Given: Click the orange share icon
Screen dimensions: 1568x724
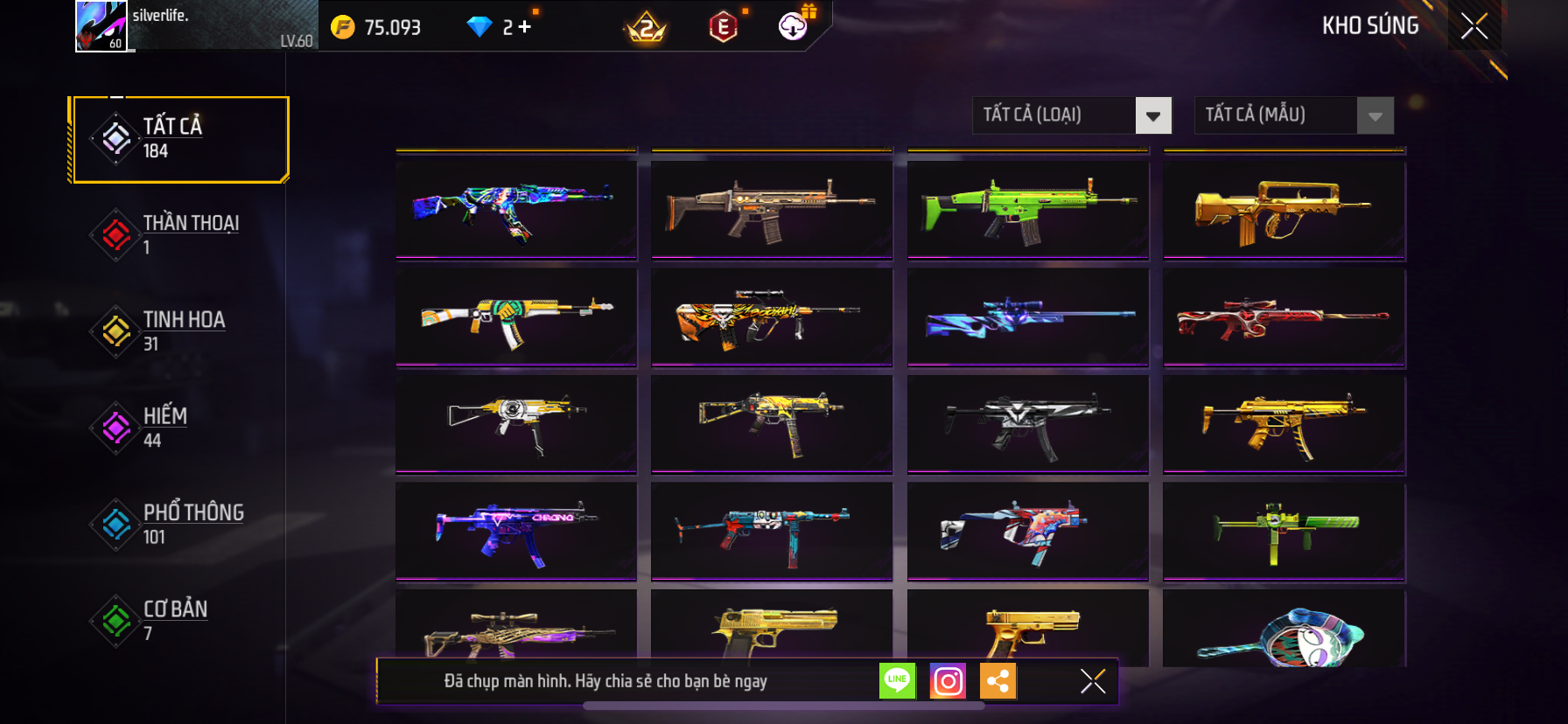Looking at the screenshot, I should (x=998, y=680).
